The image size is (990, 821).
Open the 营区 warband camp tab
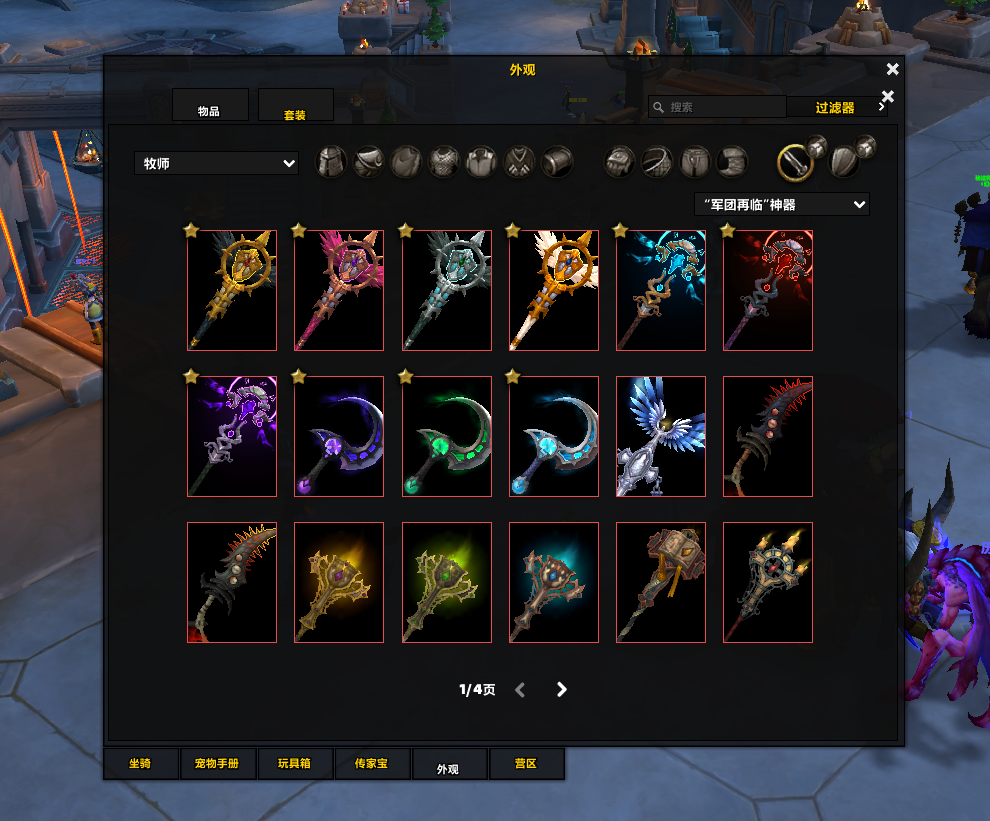tap(526, 764)
